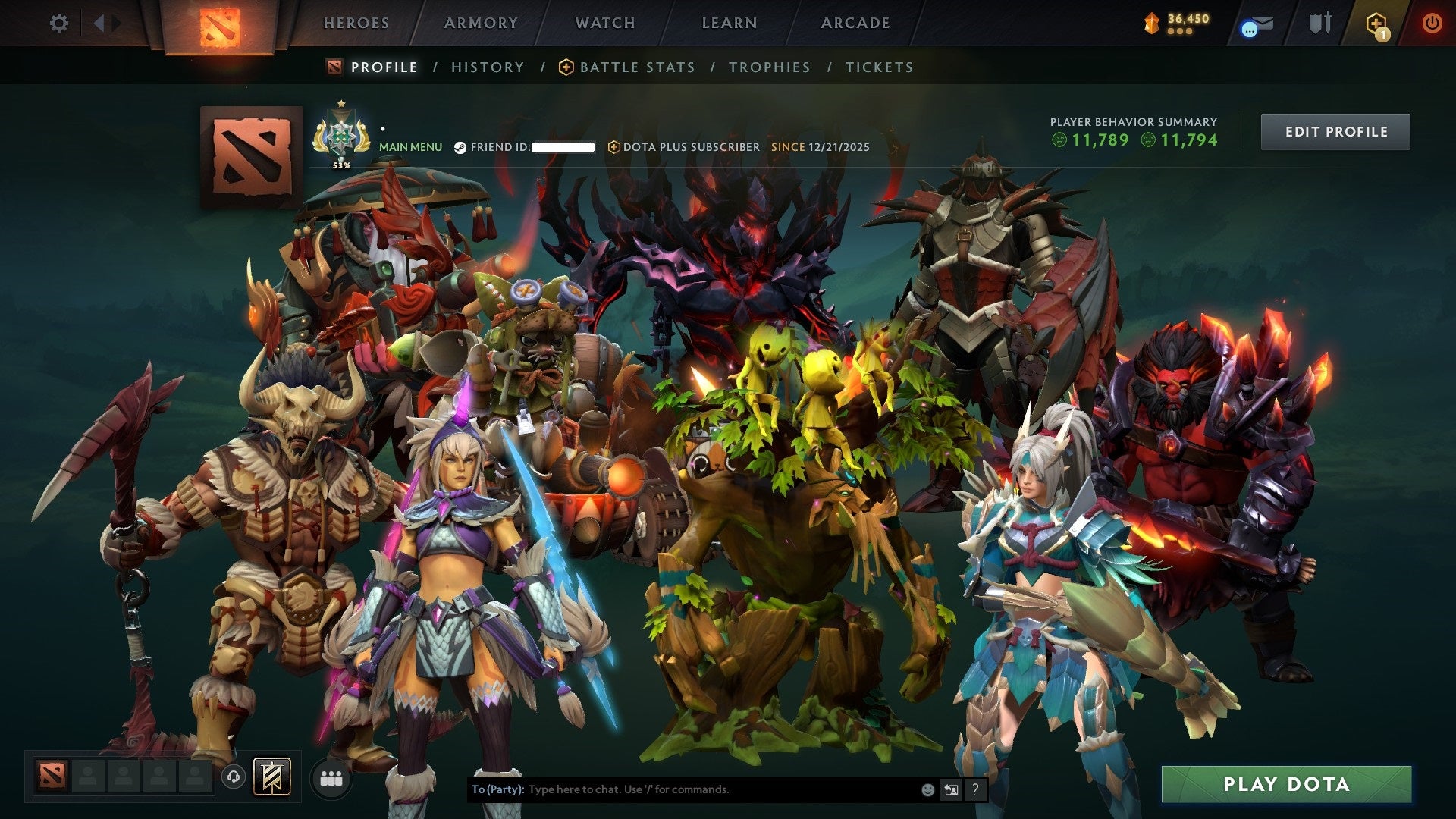Open voice settings via the headset icon
The width and height of the screenshot is (1456, 819).
[235, 777]
